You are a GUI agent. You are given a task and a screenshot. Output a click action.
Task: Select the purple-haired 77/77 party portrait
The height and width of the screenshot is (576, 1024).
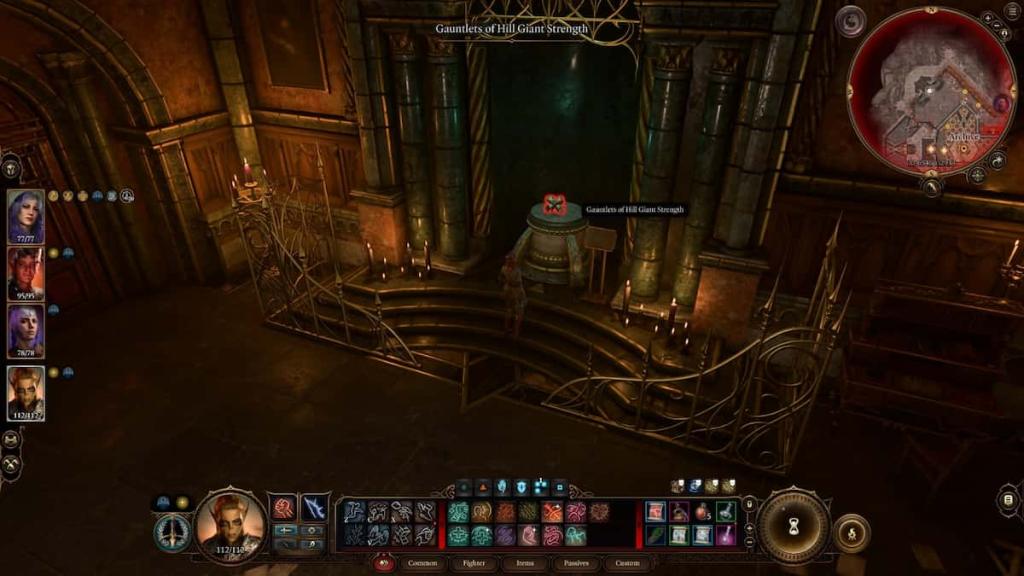pyautogui.click(x=26, y=216)
